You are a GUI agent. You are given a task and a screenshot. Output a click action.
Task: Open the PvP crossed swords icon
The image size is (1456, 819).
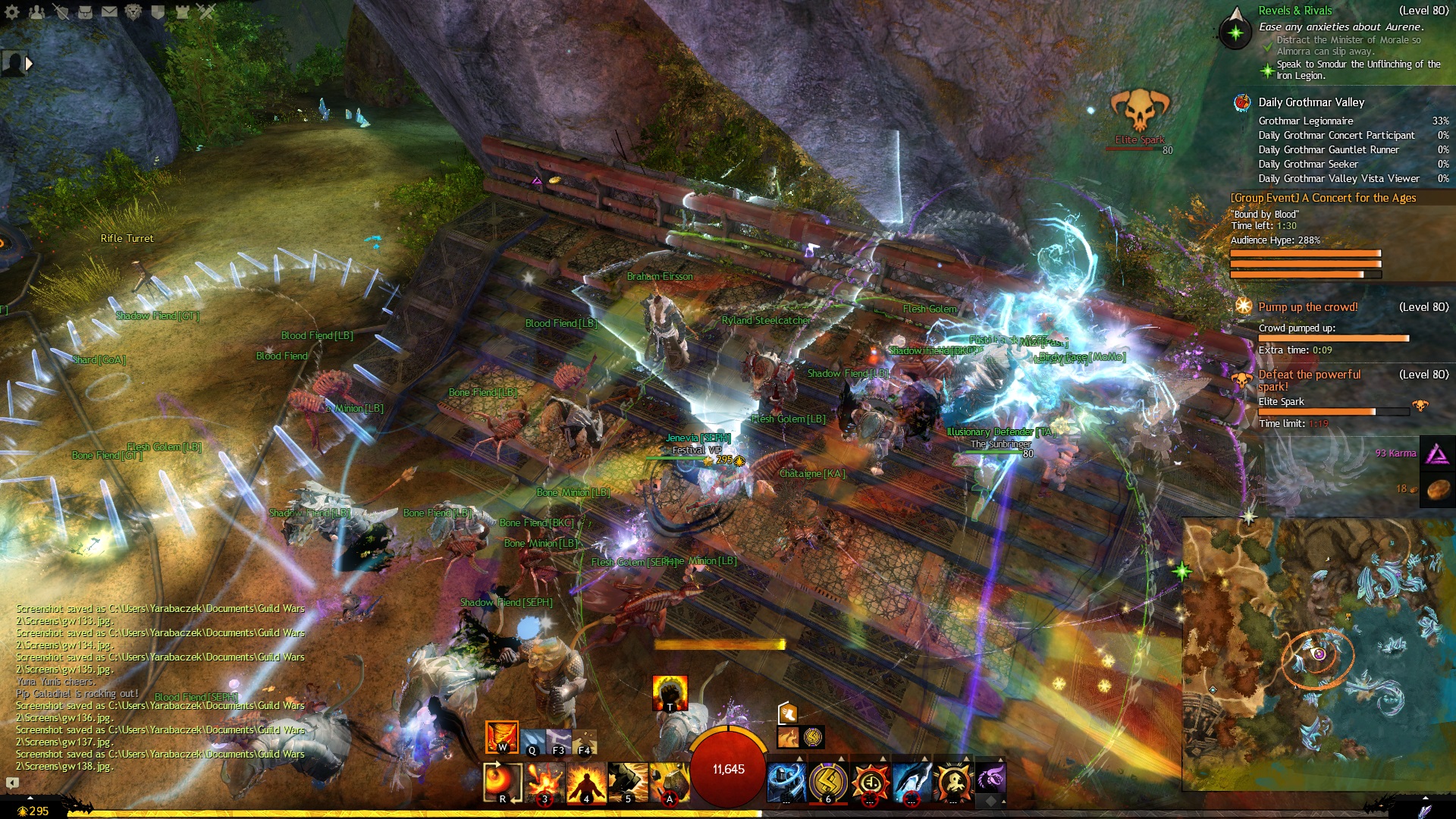coord(206,11)
